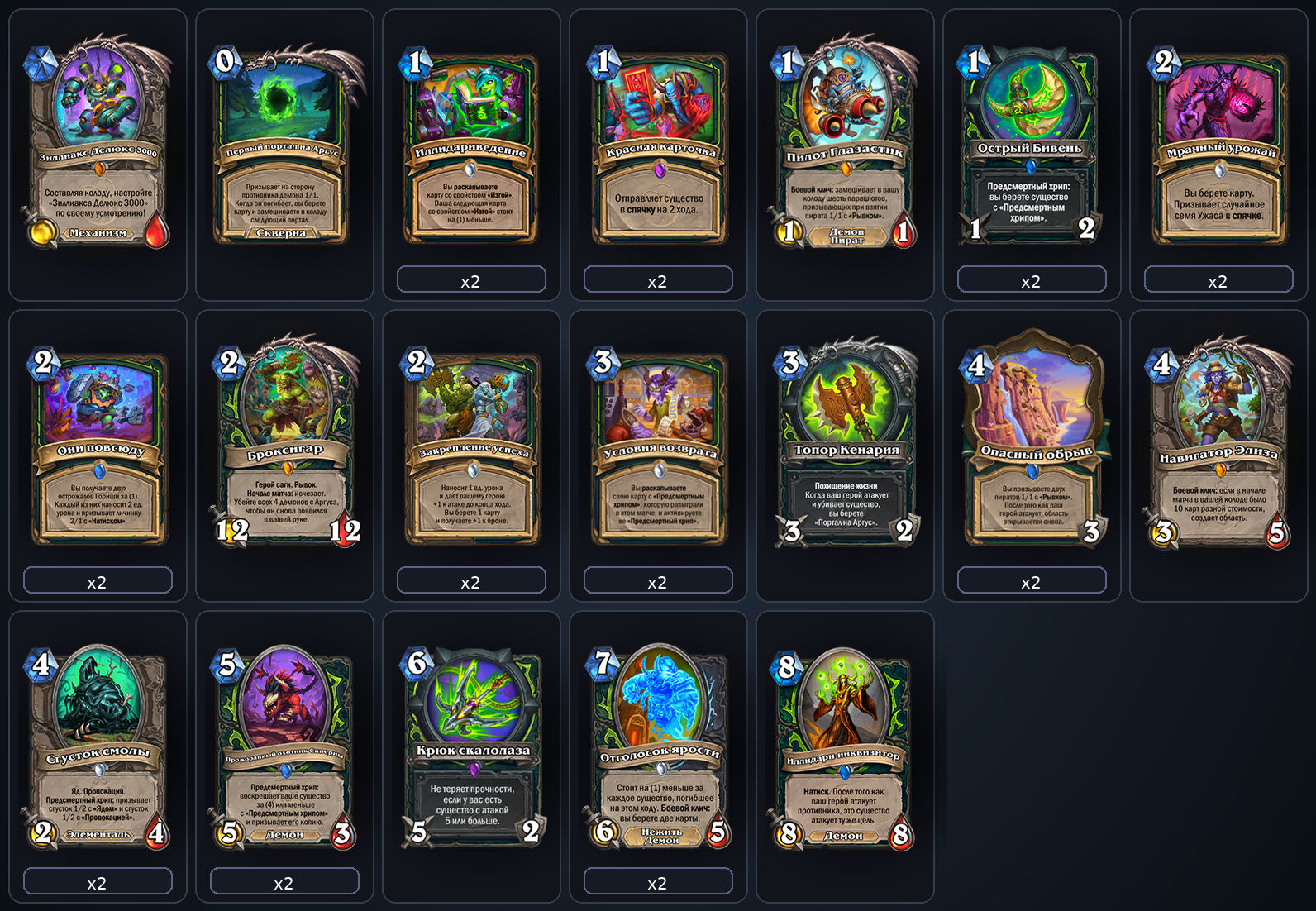The image size is (1316, 911).
Task: Click the mana crystal on Красная карточка
Action: click(602, 60)
